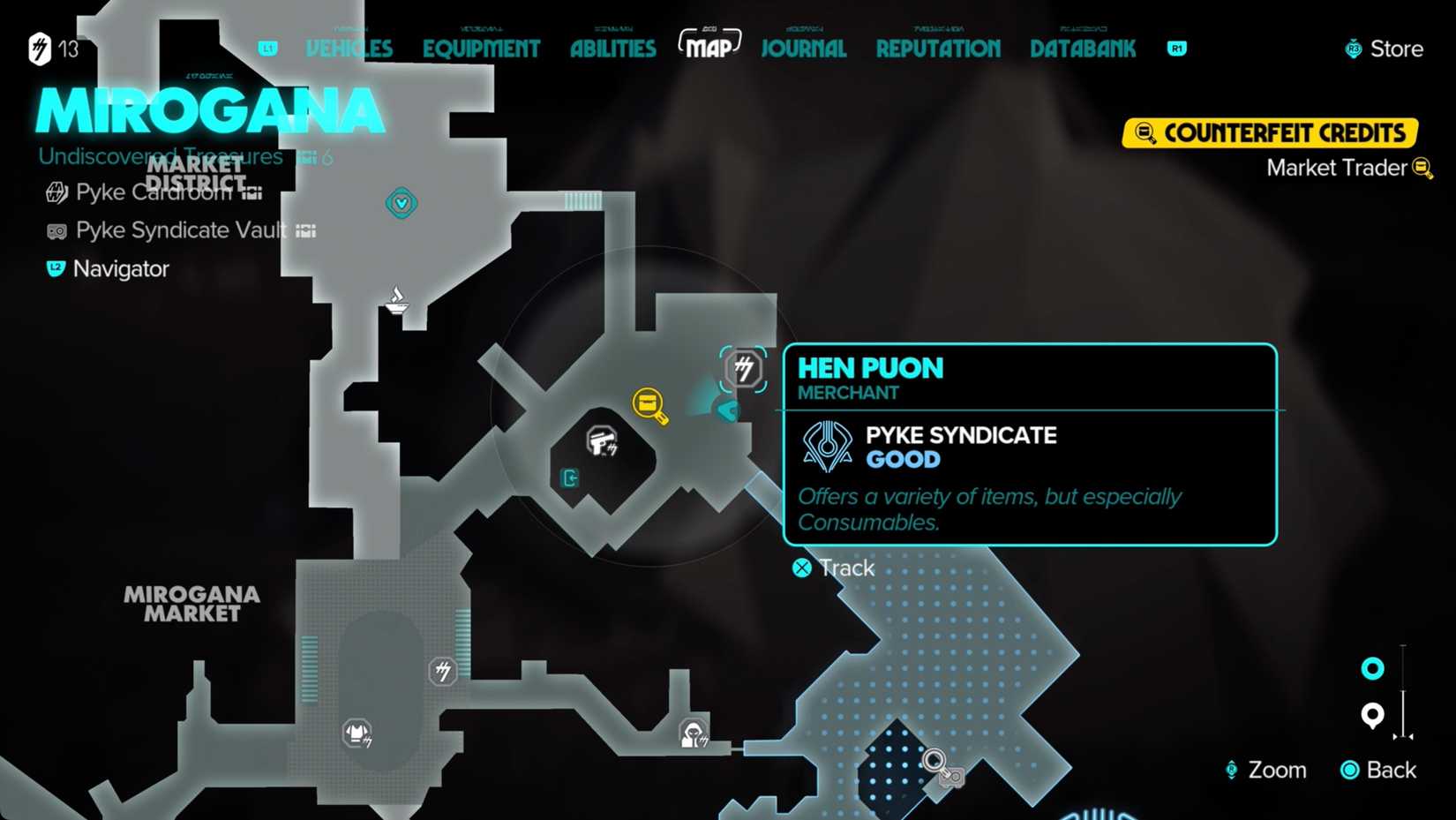Screen dimensions: 1456x820
Task: Select the Abilities tab
Action: tap(612, 49)
